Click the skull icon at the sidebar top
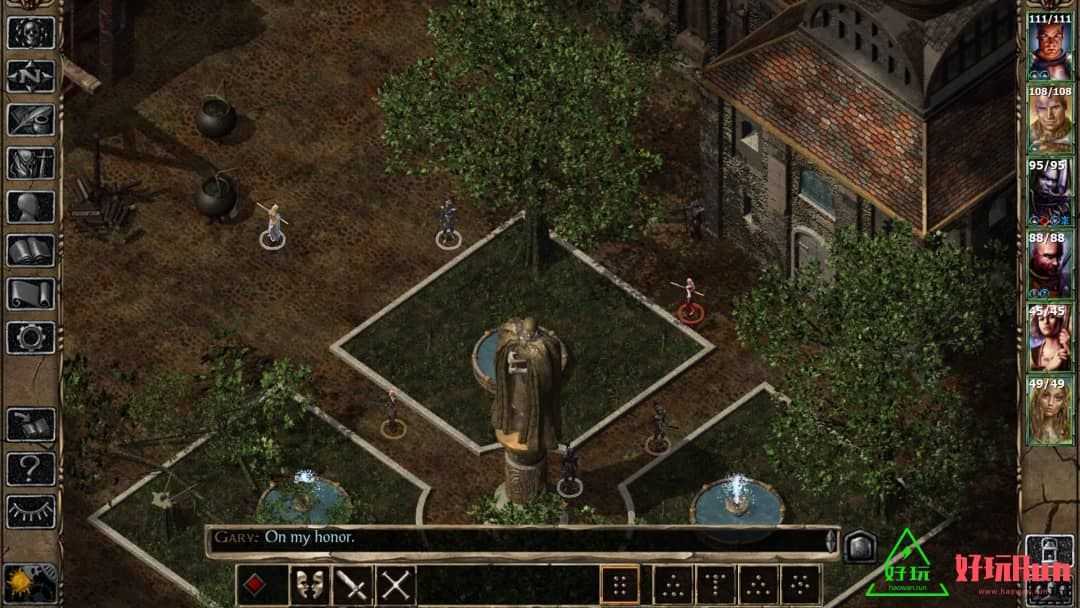The height and width of the screenshot is (608, 1080). pyautogui.click(x=31, y=32)
